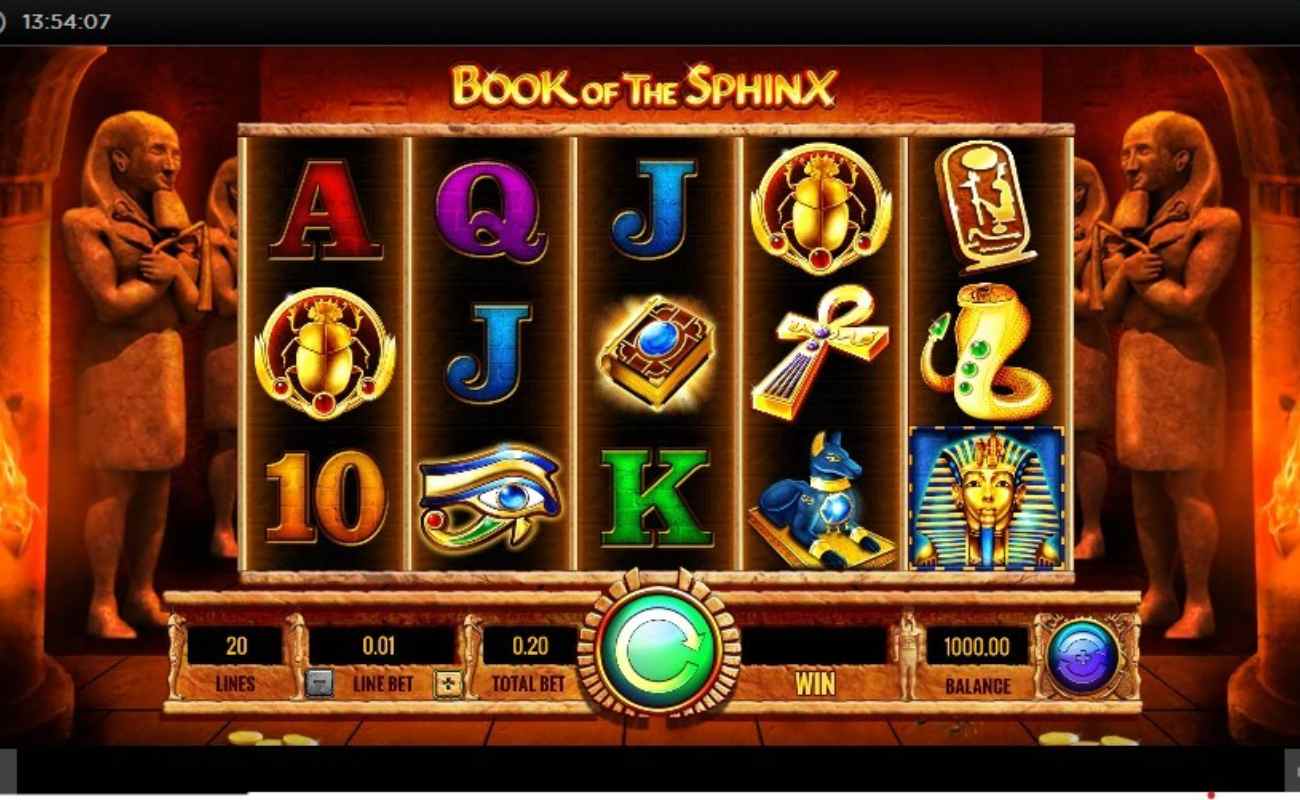Select the blue Anubis statue symbol
1300x800 pixels.
tap(822, 500)
